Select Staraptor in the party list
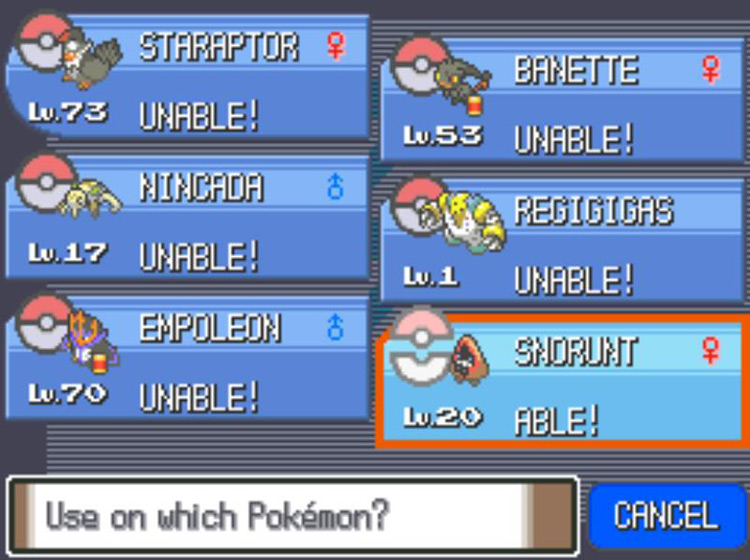 (188, 80)
